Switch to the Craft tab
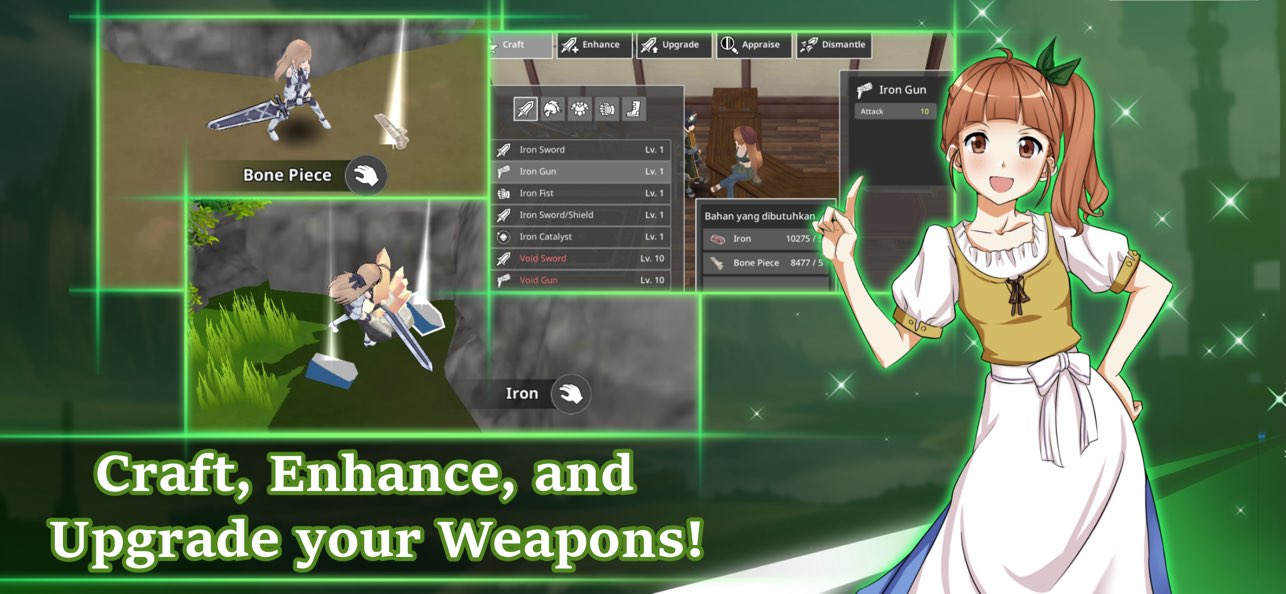The width and height of the screenshot is (1286, 594). [x=520, y=45]
